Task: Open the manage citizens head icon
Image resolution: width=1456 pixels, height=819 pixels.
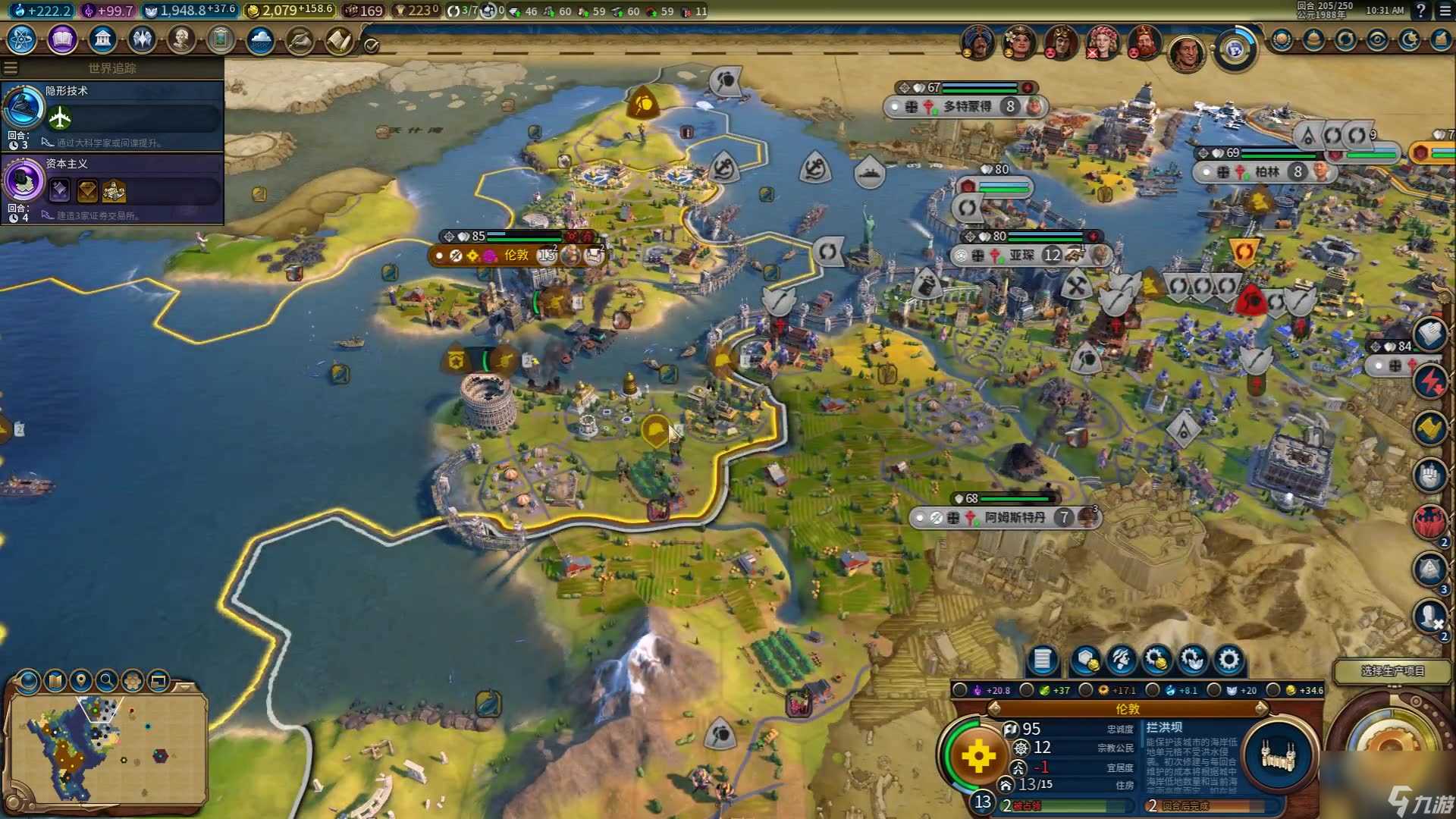Action: [1121, 660]
